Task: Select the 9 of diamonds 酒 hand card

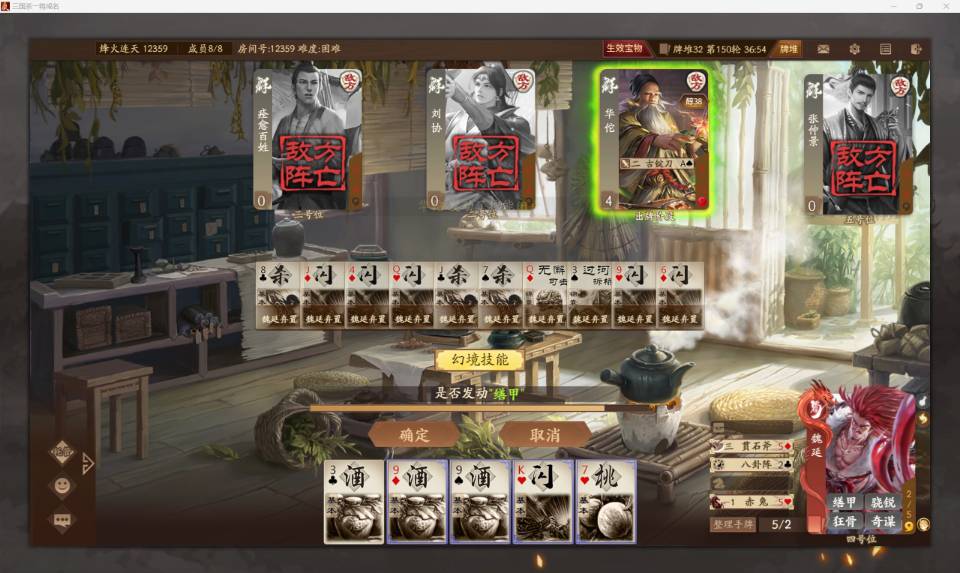Action: coord(417,501)
